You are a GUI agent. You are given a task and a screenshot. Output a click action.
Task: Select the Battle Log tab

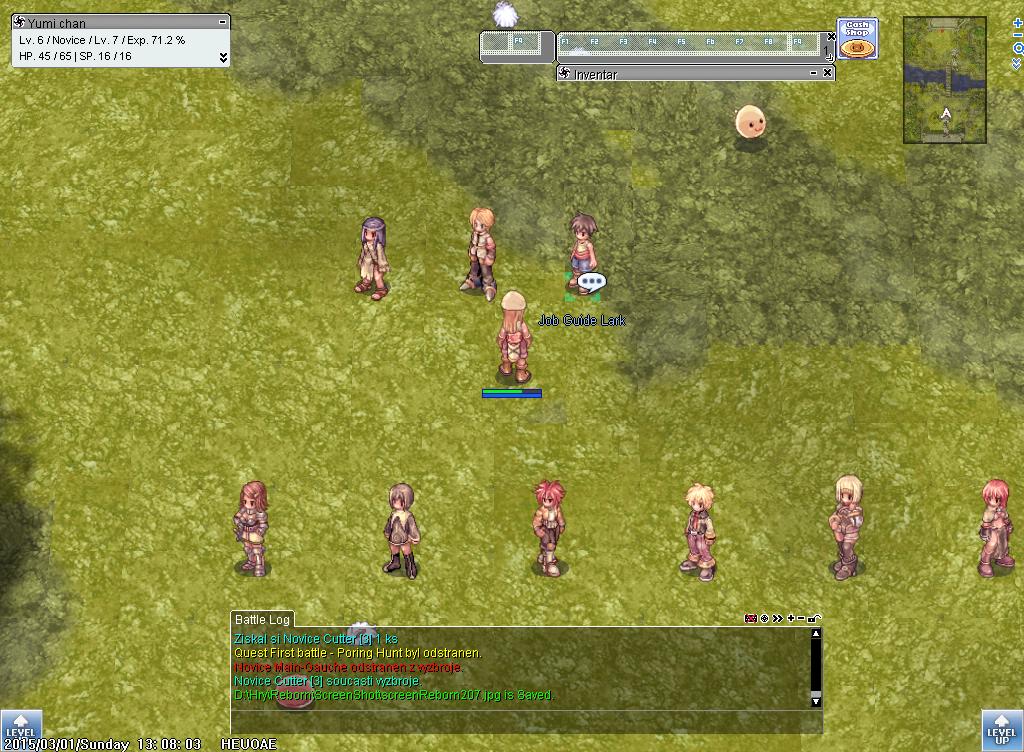261,620
